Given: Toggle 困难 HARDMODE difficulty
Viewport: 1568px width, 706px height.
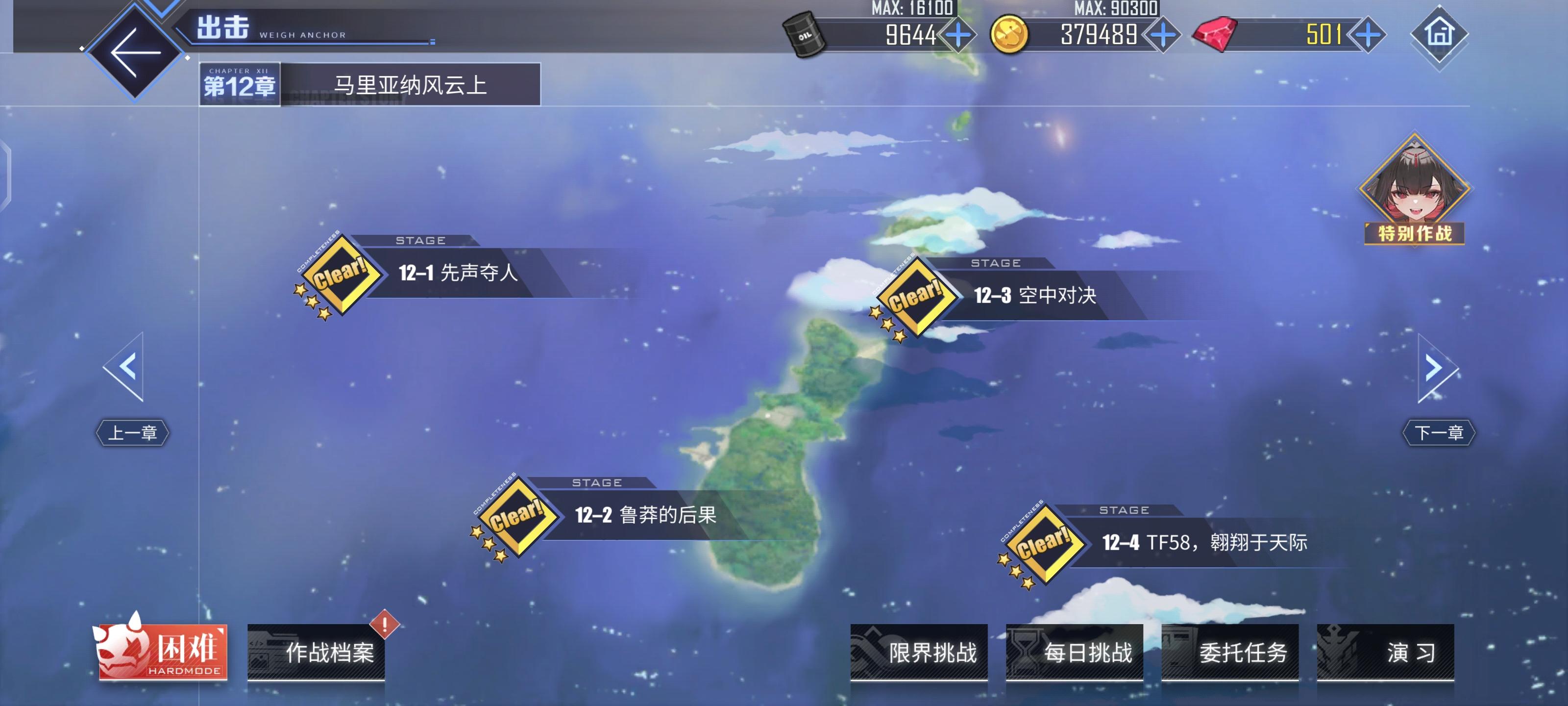Looking at the screenshot, I should (163, 653).
